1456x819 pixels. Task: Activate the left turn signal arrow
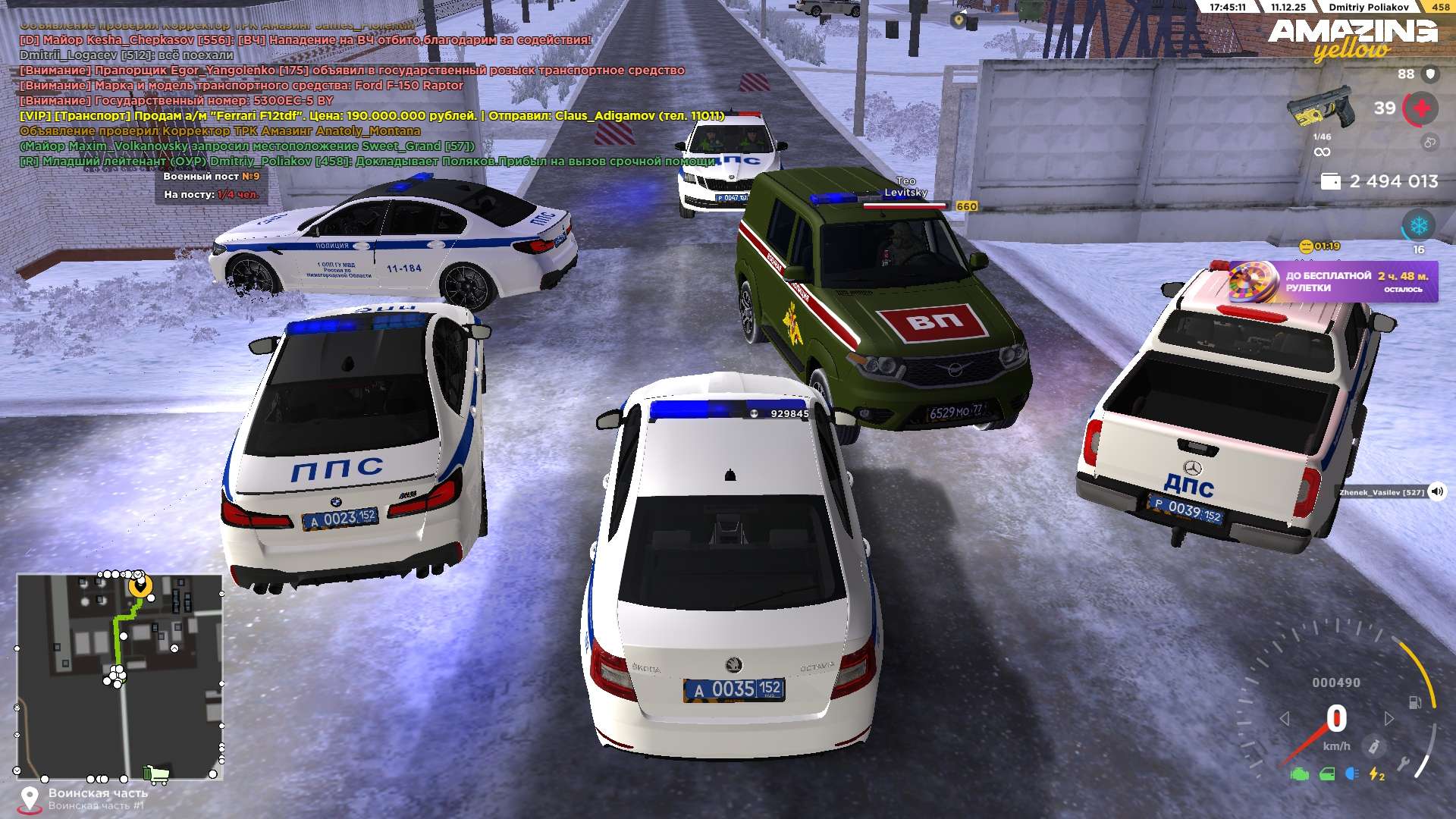click(x=1285, y=718)
